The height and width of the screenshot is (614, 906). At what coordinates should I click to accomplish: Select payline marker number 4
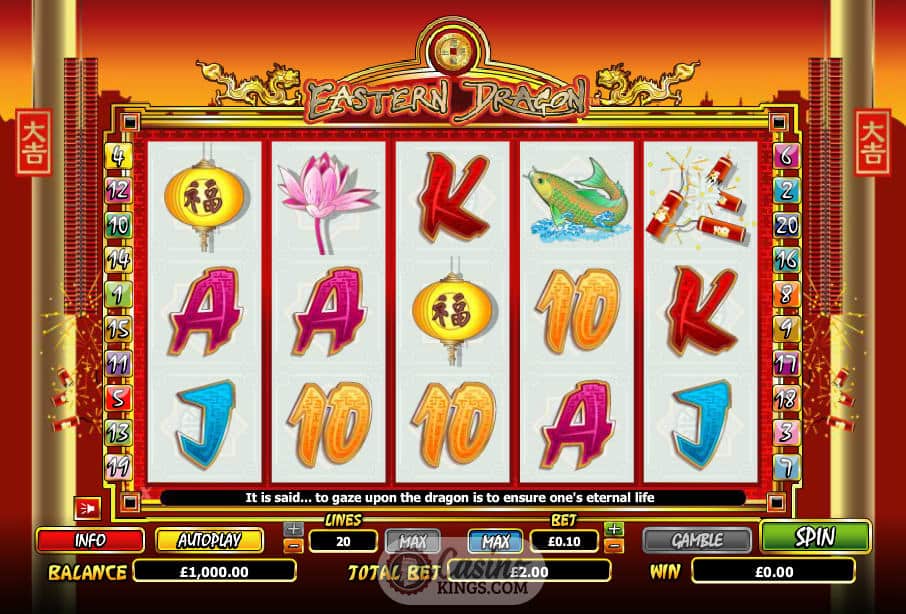[119, 156]
